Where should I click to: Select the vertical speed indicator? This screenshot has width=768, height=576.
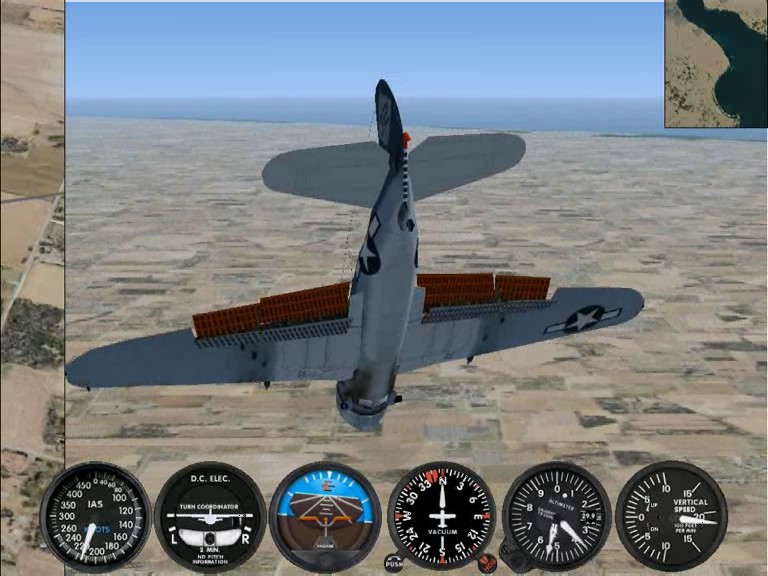pos(671,516)
